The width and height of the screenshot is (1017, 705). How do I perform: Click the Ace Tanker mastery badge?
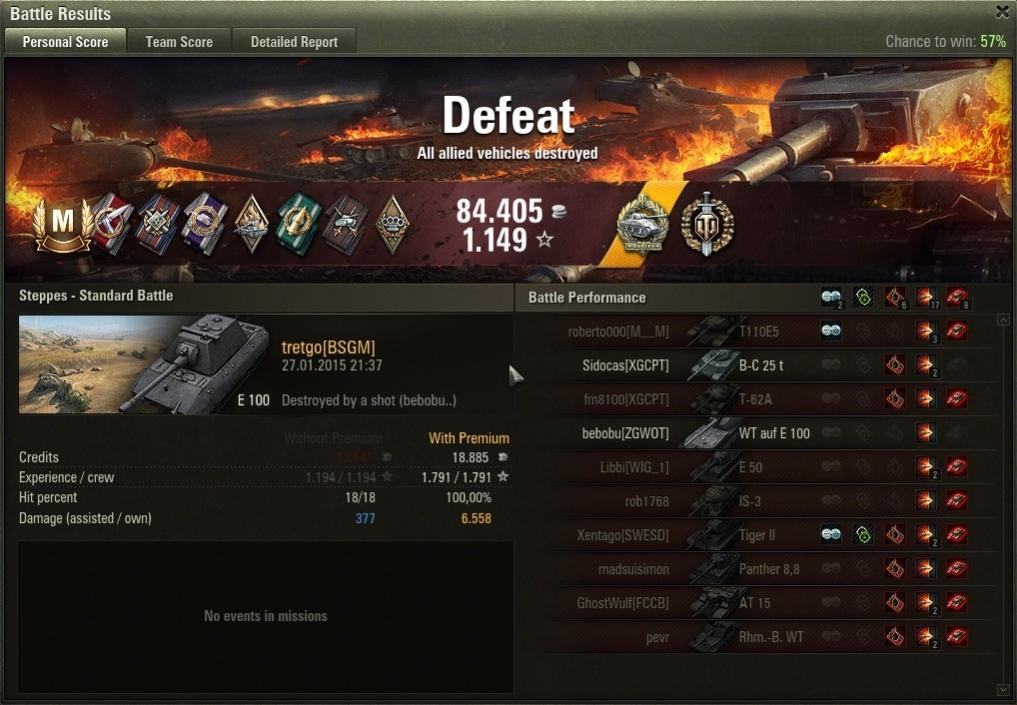coord(62,223)
